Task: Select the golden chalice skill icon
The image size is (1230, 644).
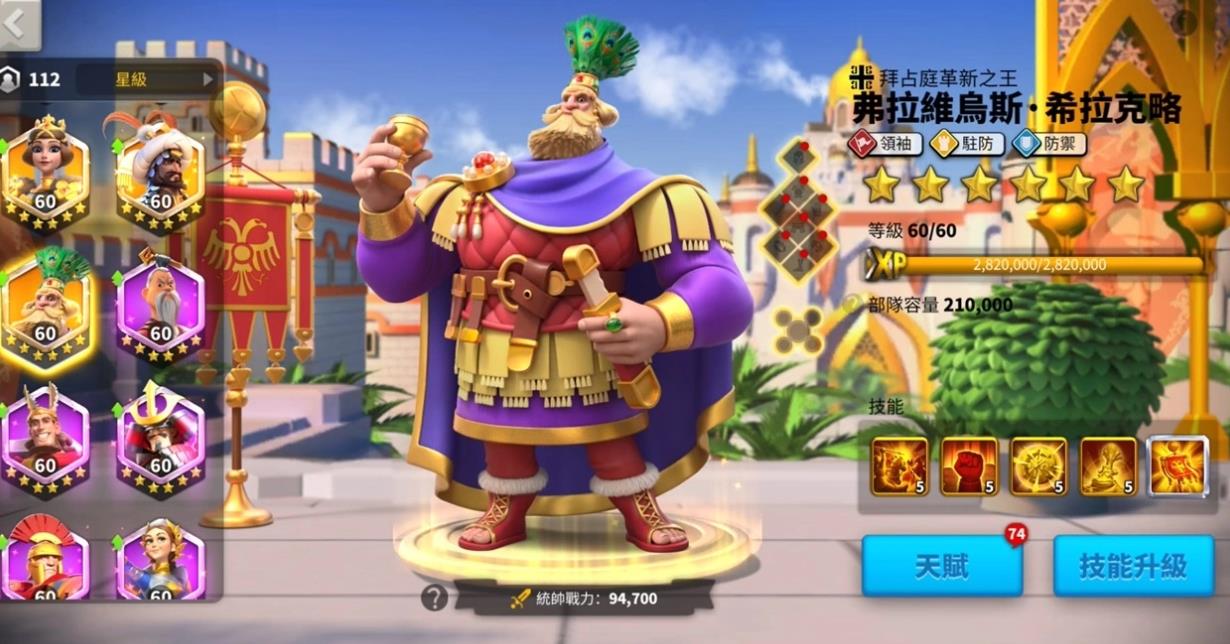Action: coord(1108,466)
